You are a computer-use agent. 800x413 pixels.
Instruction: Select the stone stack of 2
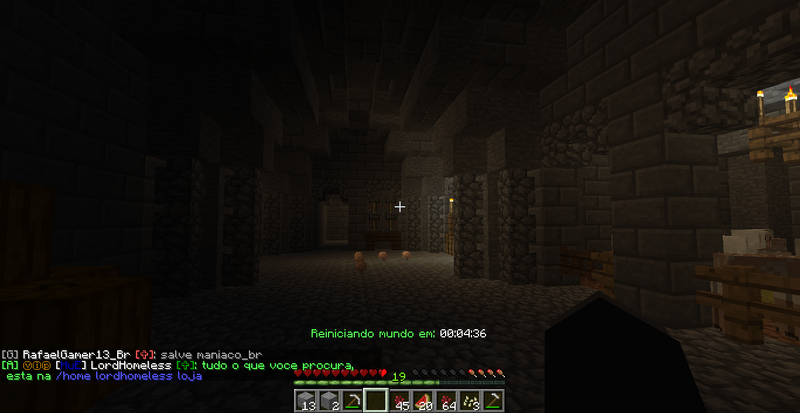(330, 401)
